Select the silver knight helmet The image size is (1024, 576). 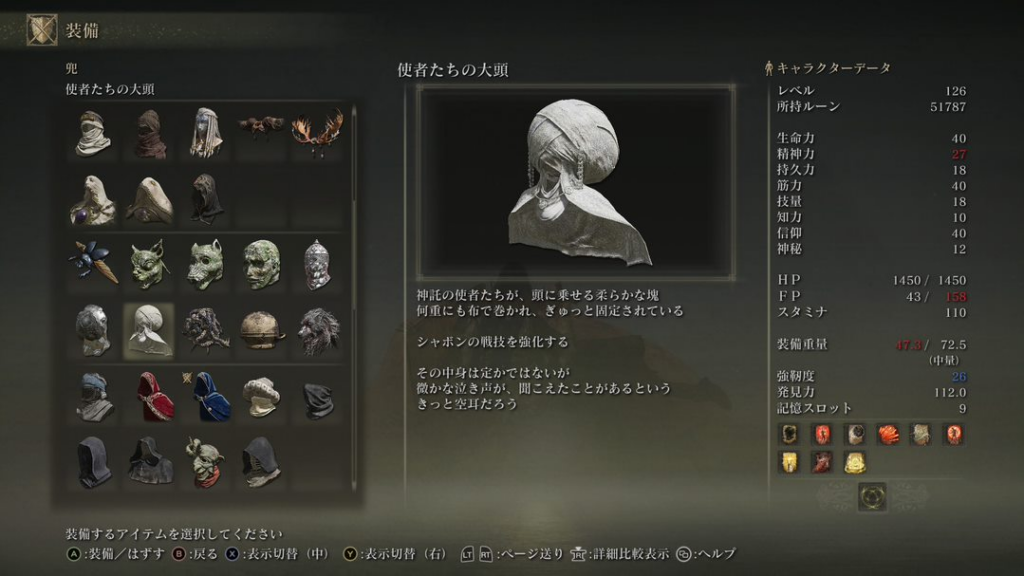(x=317, y=264)
